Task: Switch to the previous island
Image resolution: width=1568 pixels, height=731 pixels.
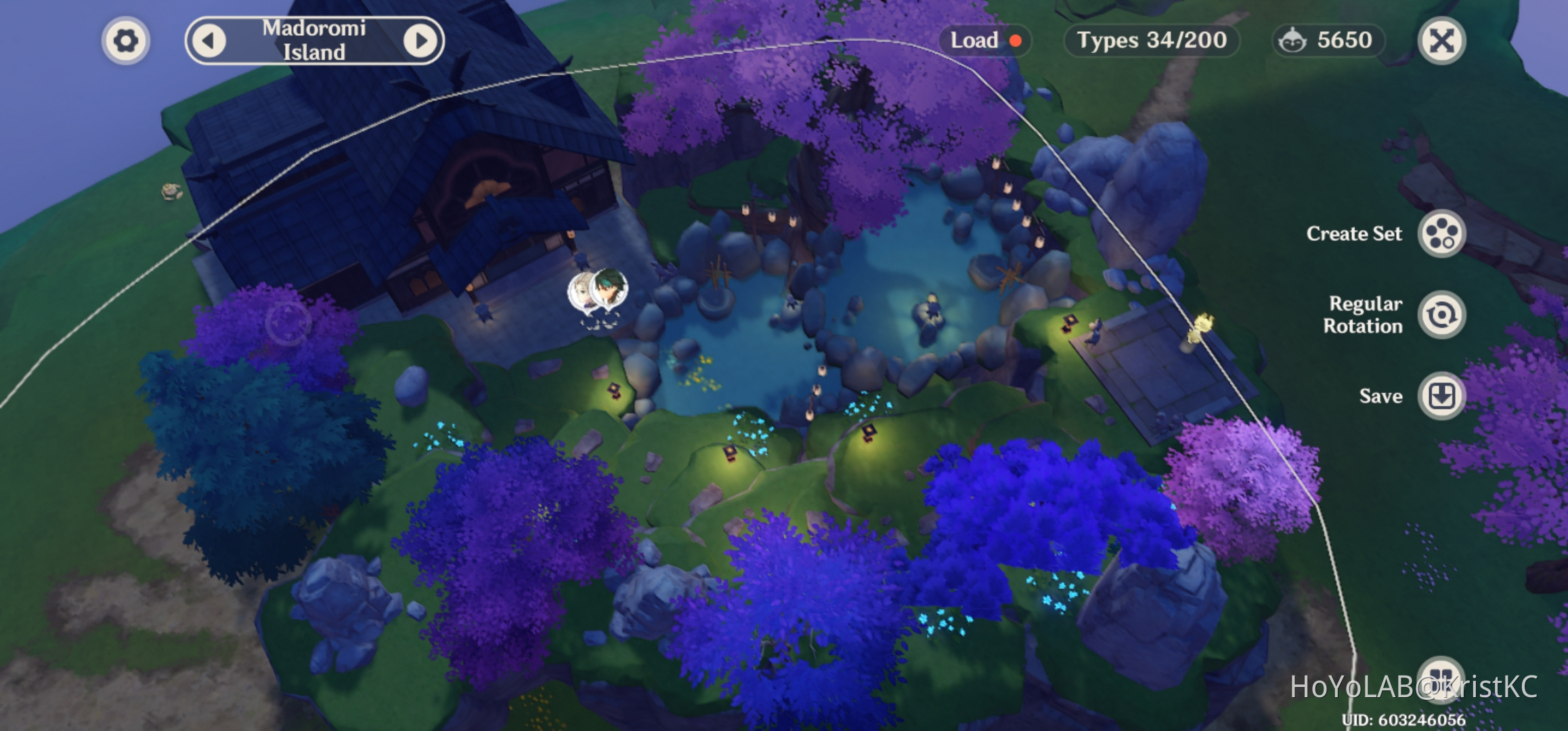Action: (210, 41)
